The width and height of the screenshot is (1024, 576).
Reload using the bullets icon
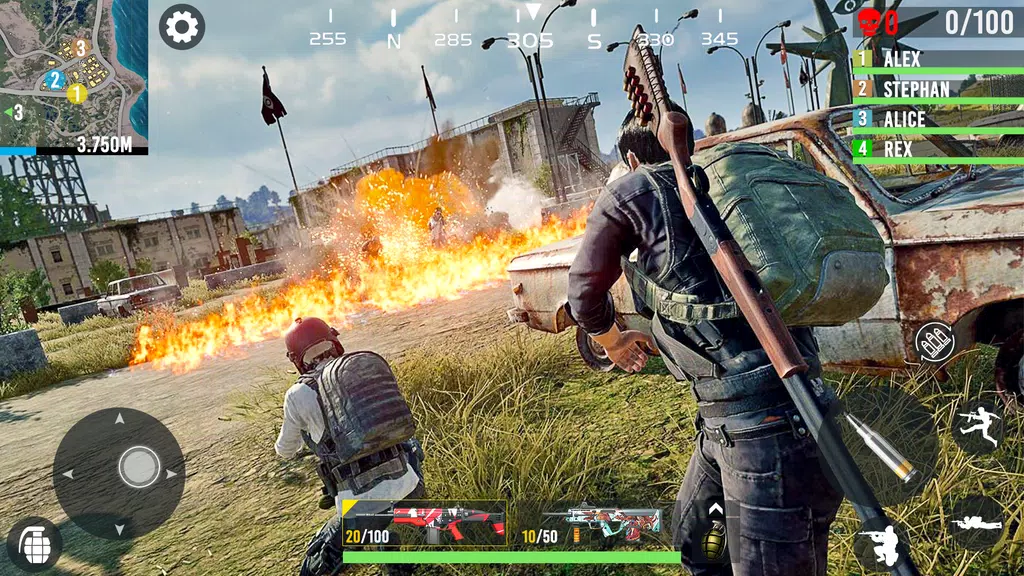click(x=935, y=342)
